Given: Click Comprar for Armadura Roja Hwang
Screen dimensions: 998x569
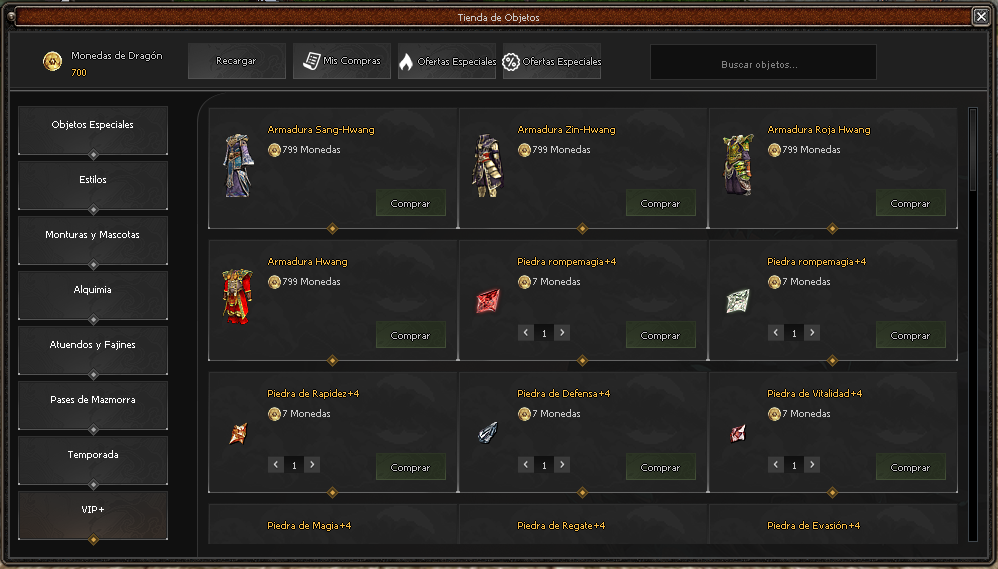Looking at the screenshot, I should pos(910,203).
